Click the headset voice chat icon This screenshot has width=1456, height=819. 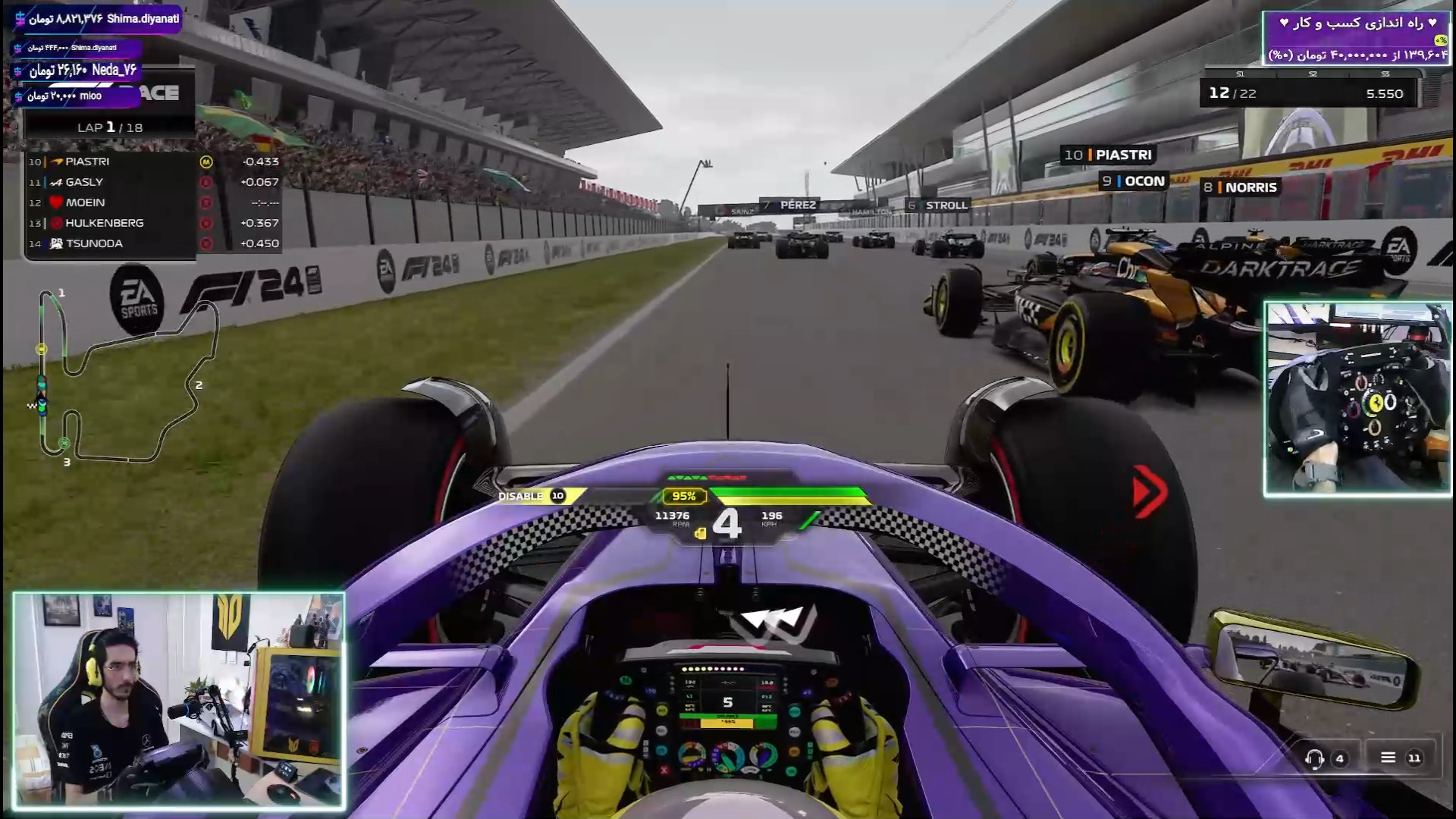coord(1315,758)
